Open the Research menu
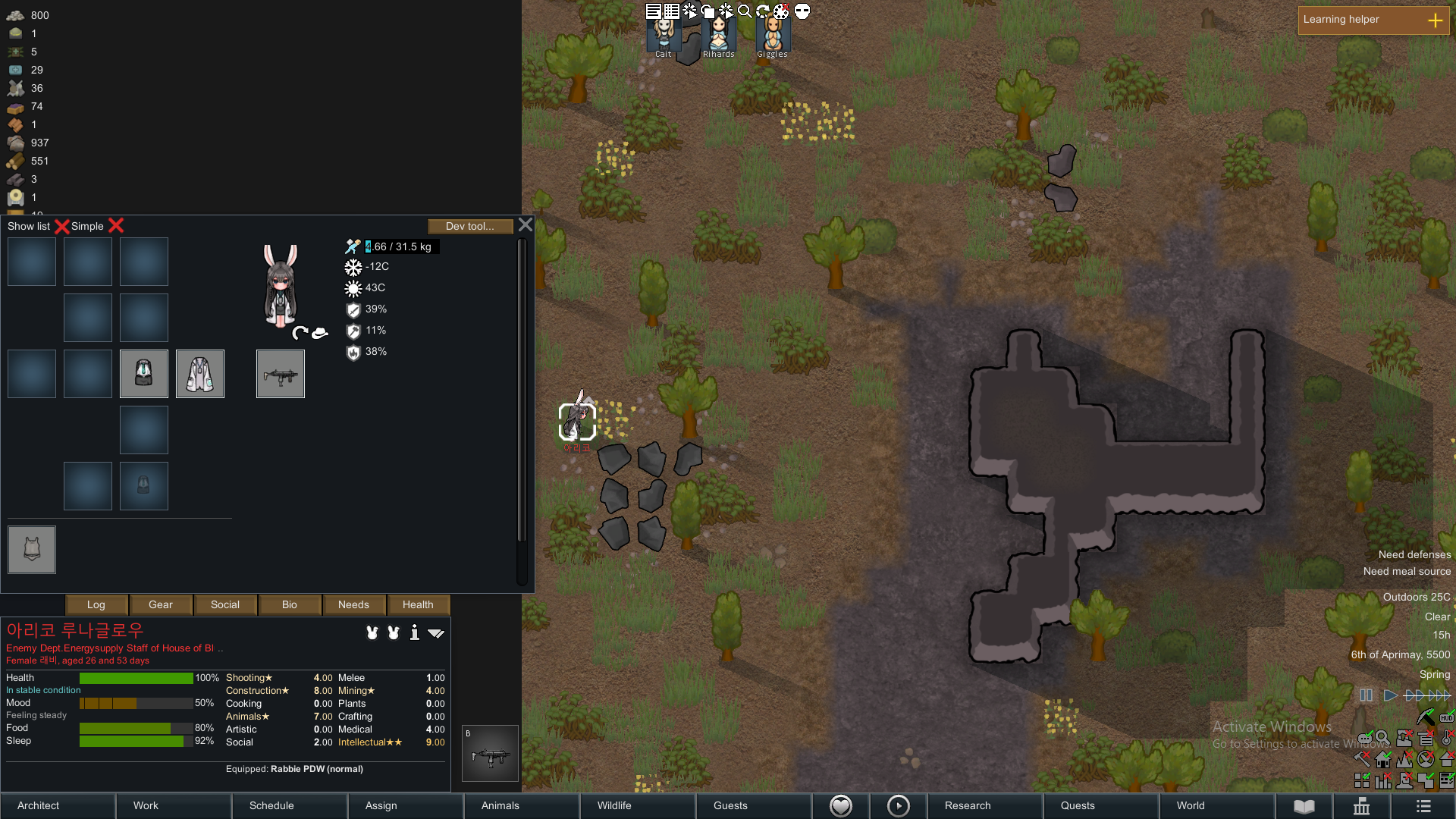Viewport: 1456px width, 819px height. [968, 805]
